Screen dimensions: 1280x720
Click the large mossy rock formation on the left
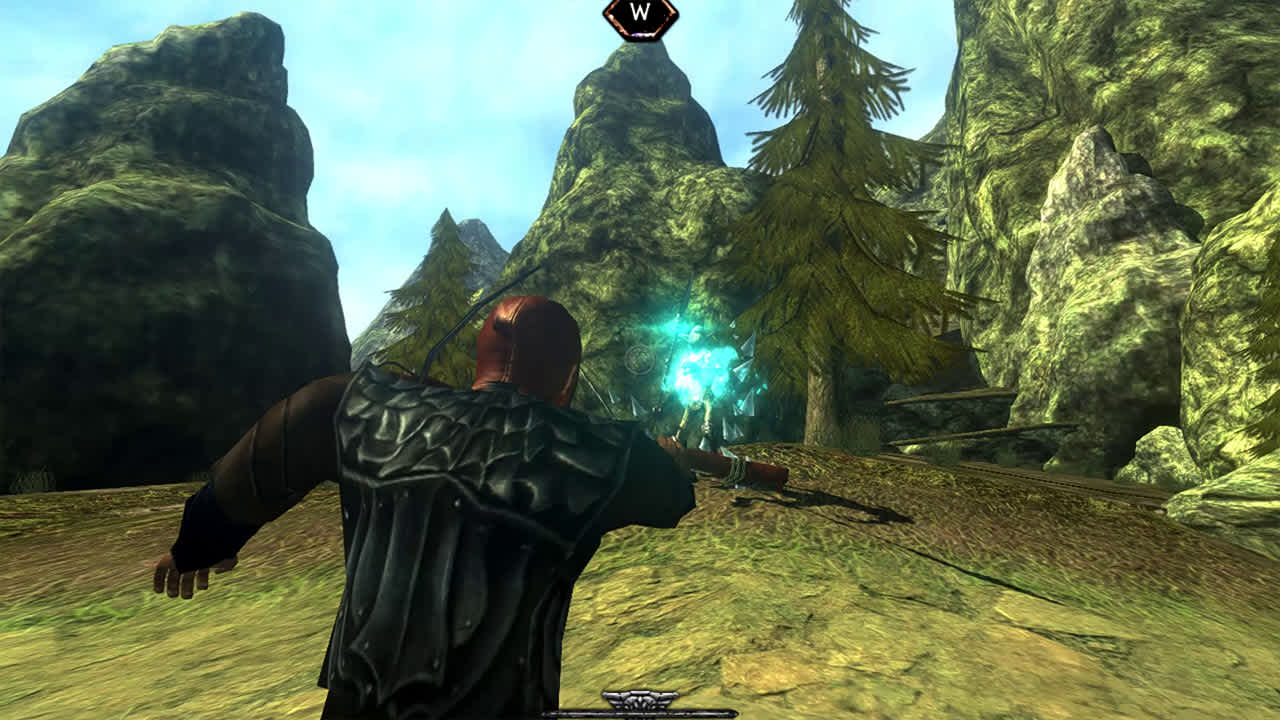tap(150, 250)
